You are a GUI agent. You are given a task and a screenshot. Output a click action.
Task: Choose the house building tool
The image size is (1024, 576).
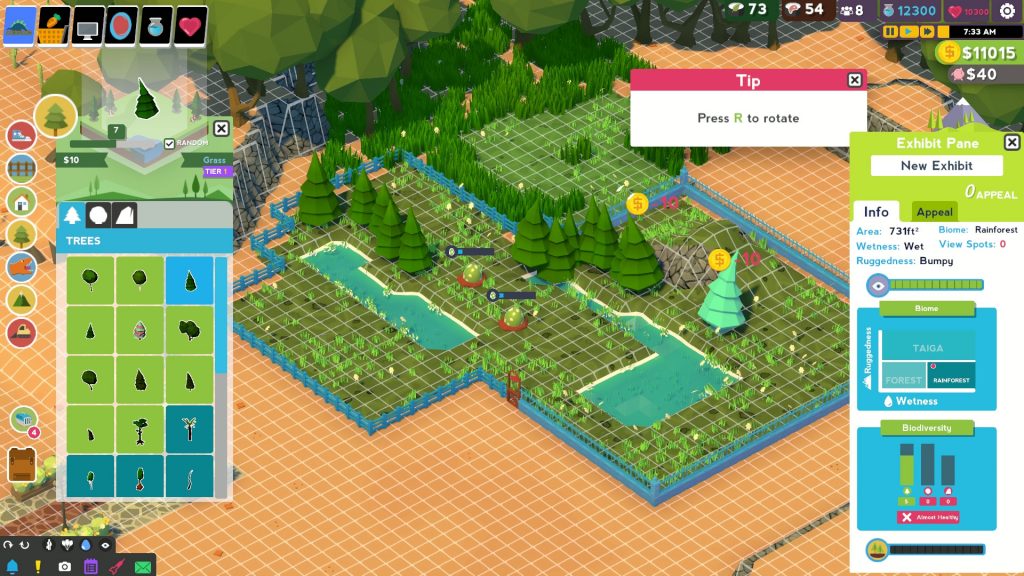coord(21,201)
